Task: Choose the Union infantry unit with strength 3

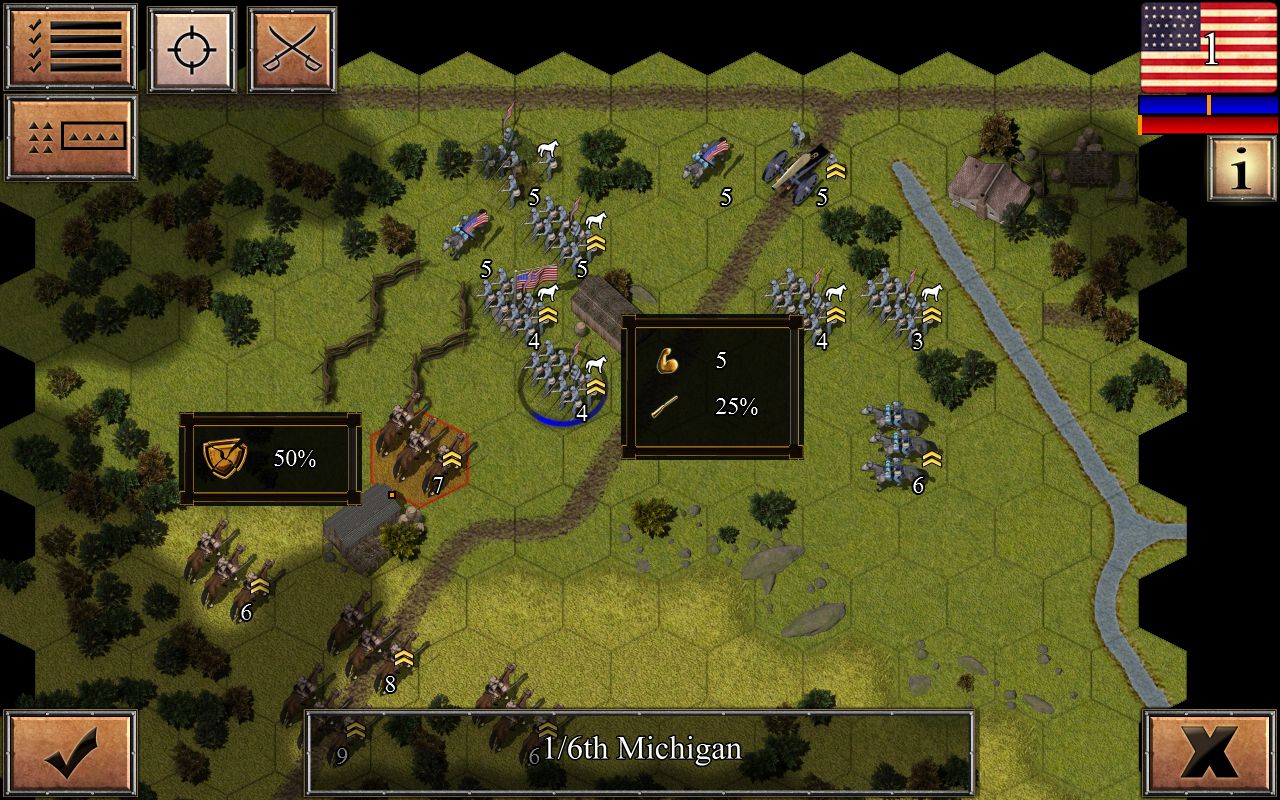Action: (x=900, y=303)
